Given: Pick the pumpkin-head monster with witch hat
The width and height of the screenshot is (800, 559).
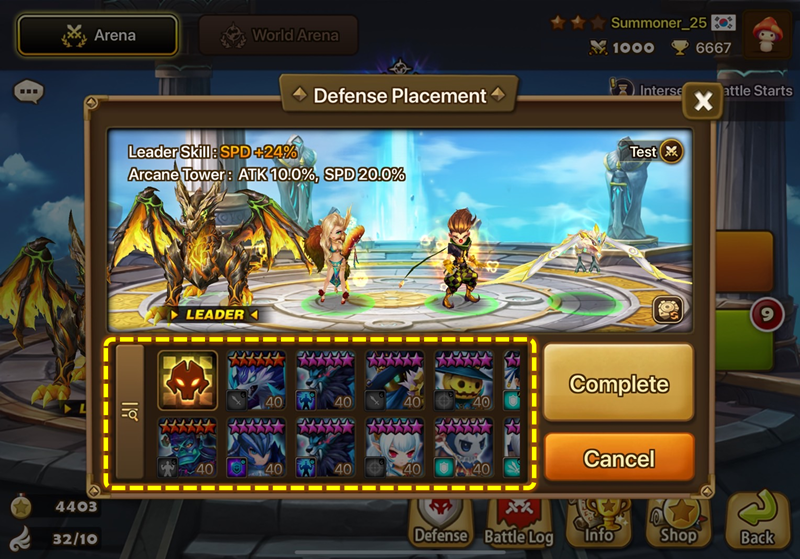Looking at the screenshot, I should [463, 381].
